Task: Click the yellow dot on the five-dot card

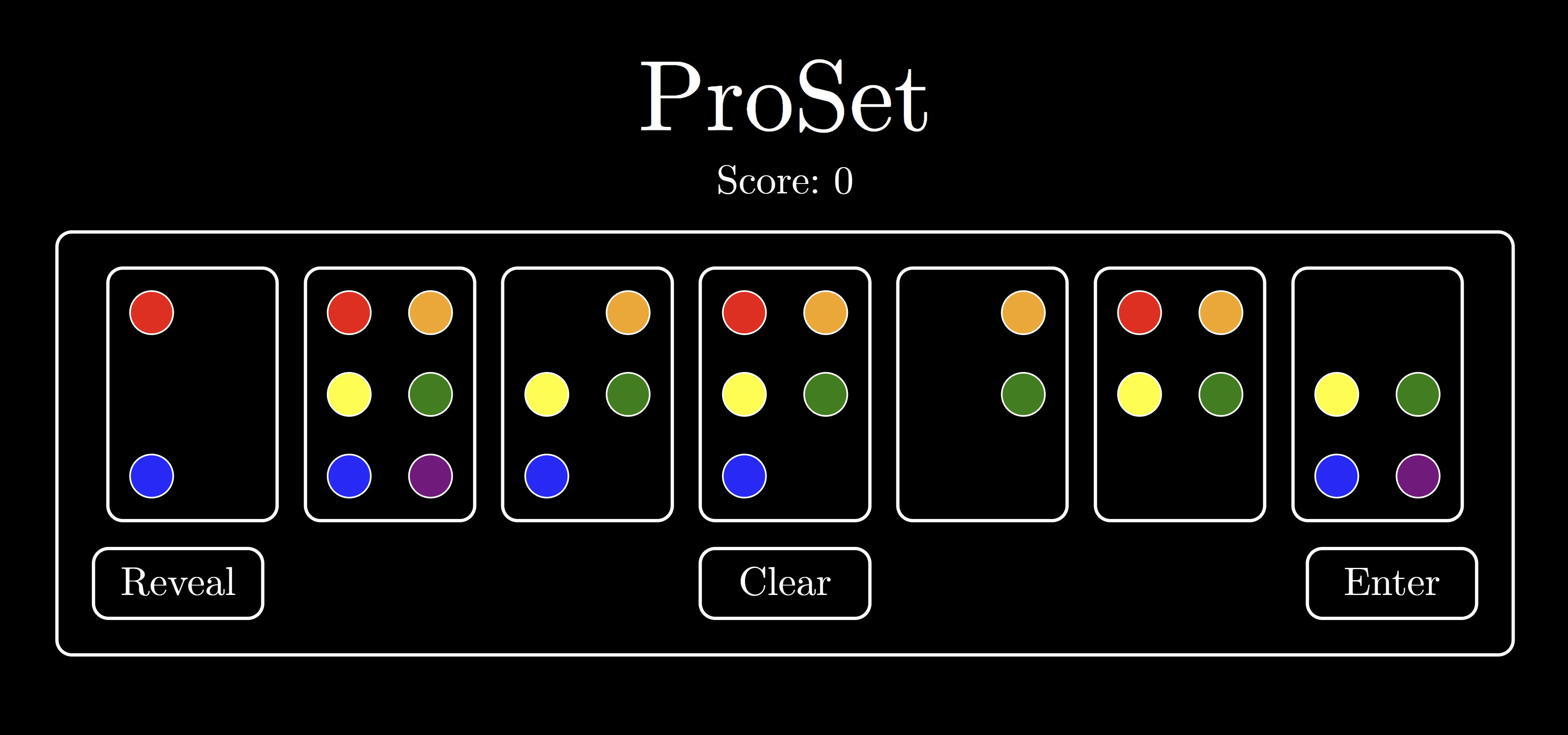Action: [x=744, y=395]
